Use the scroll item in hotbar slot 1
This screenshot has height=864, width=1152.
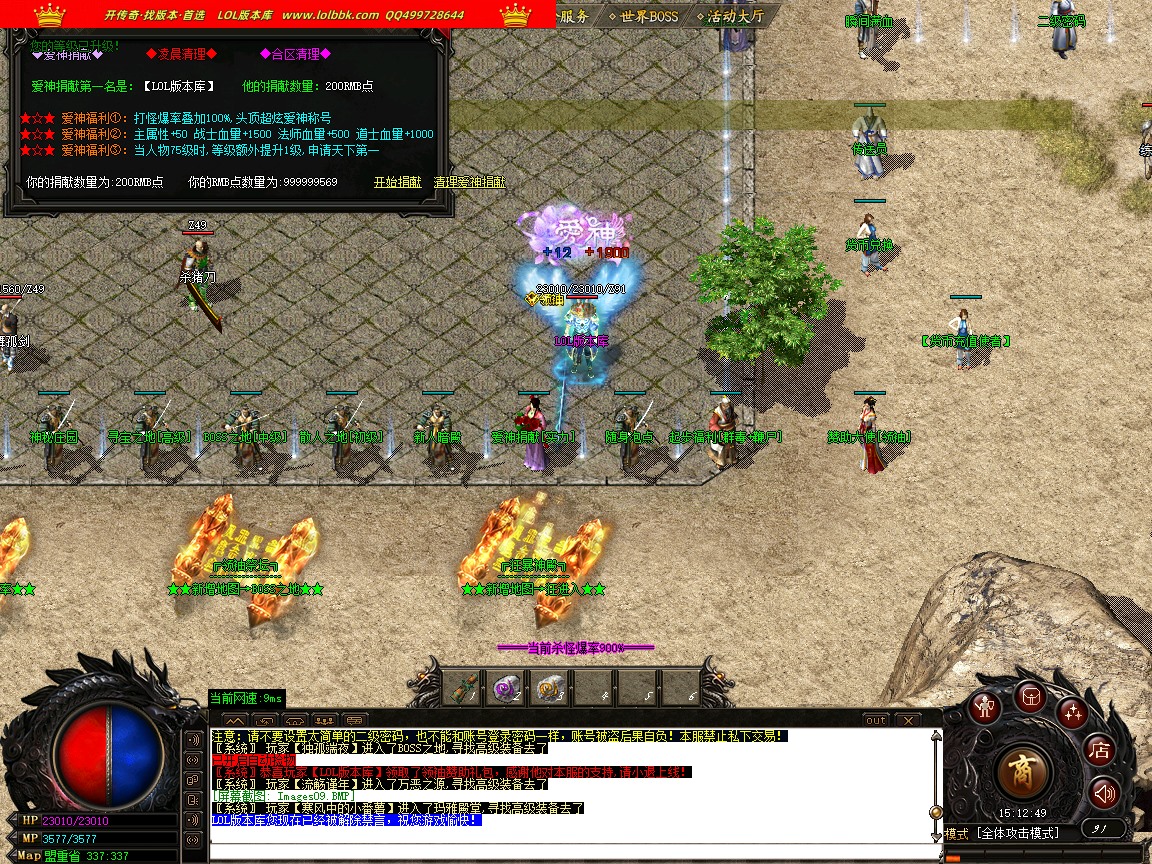[463, 688]
